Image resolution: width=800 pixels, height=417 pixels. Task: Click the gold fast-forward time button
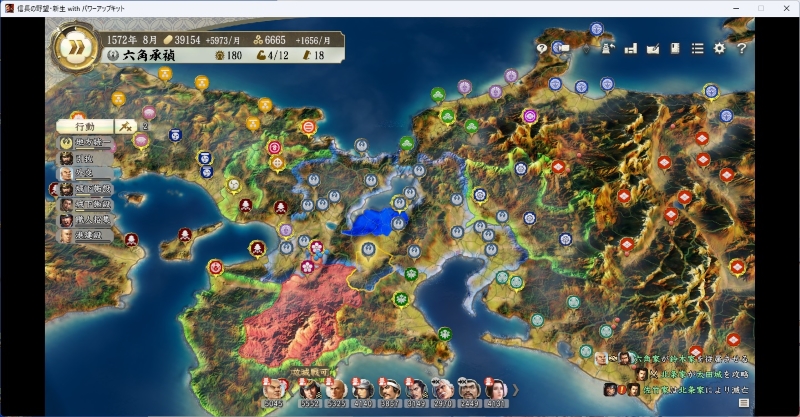(x=74, y=49)
